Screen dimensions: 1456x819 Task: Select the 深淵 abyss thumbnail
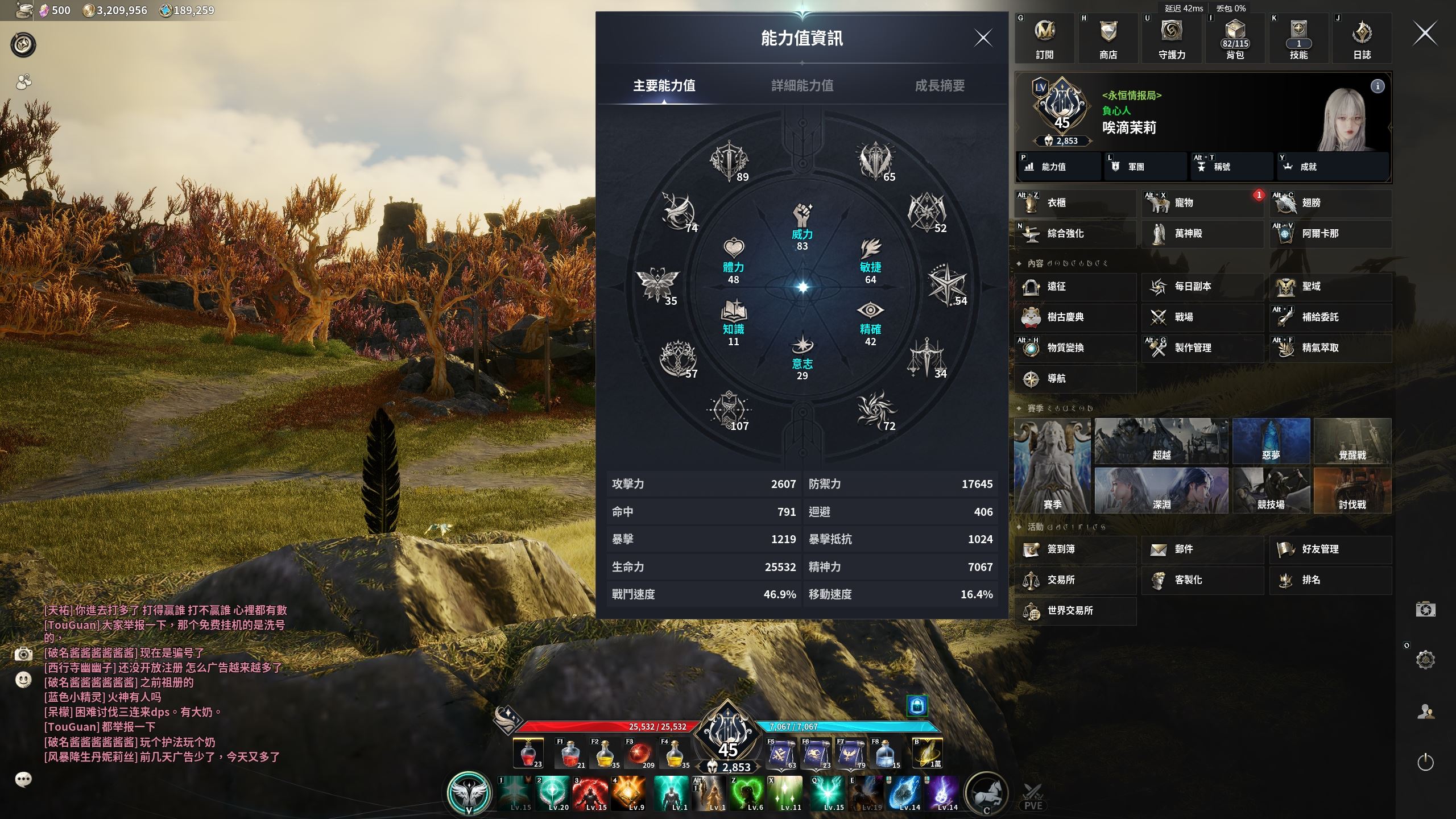click(x=1161, y=490)
